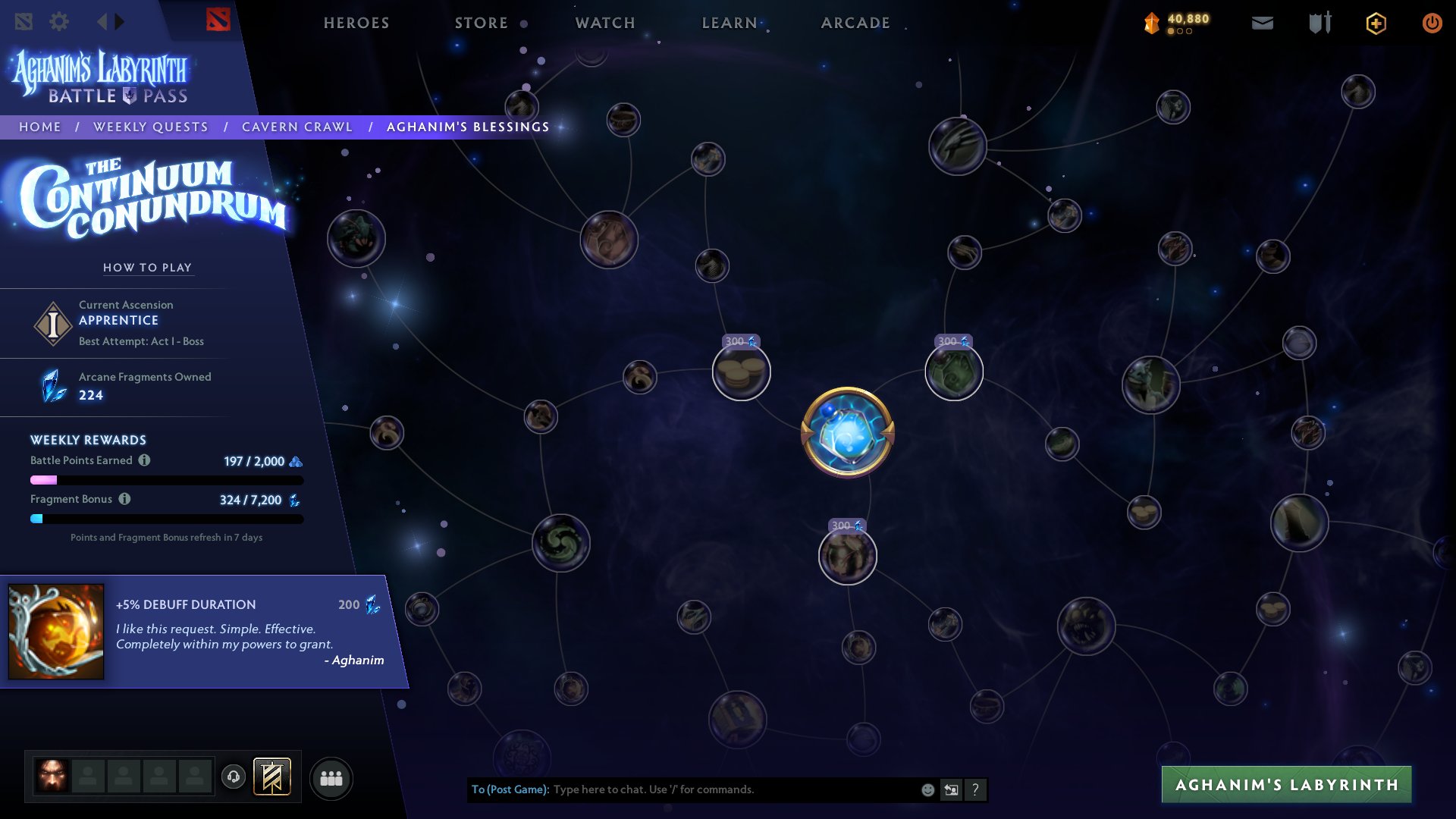
Task: Click the orange battle pass level gem
Action: (x=1151, y=21)
